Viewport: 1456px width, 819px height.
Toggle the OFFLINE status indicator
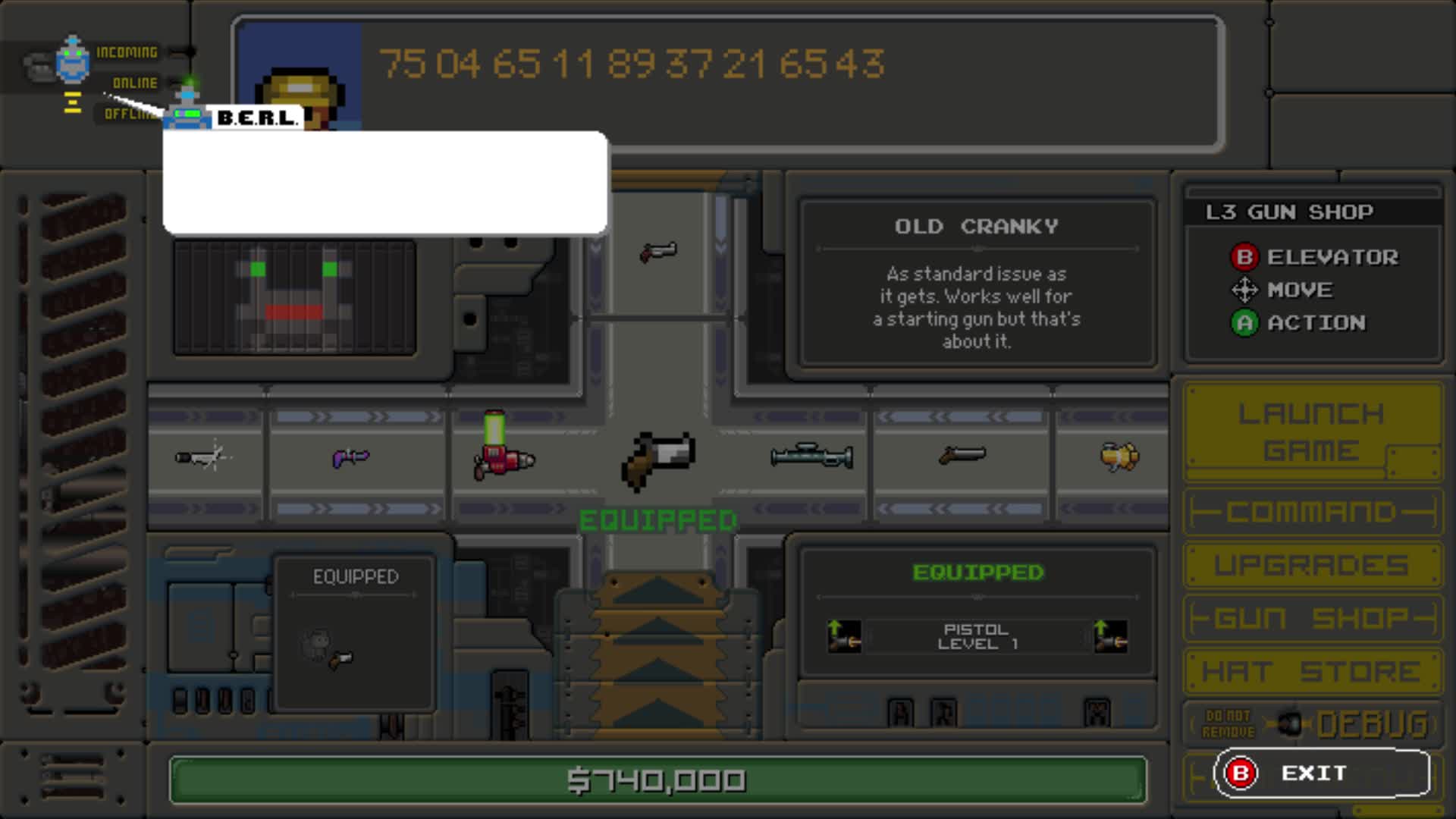(x=129, y=114)
